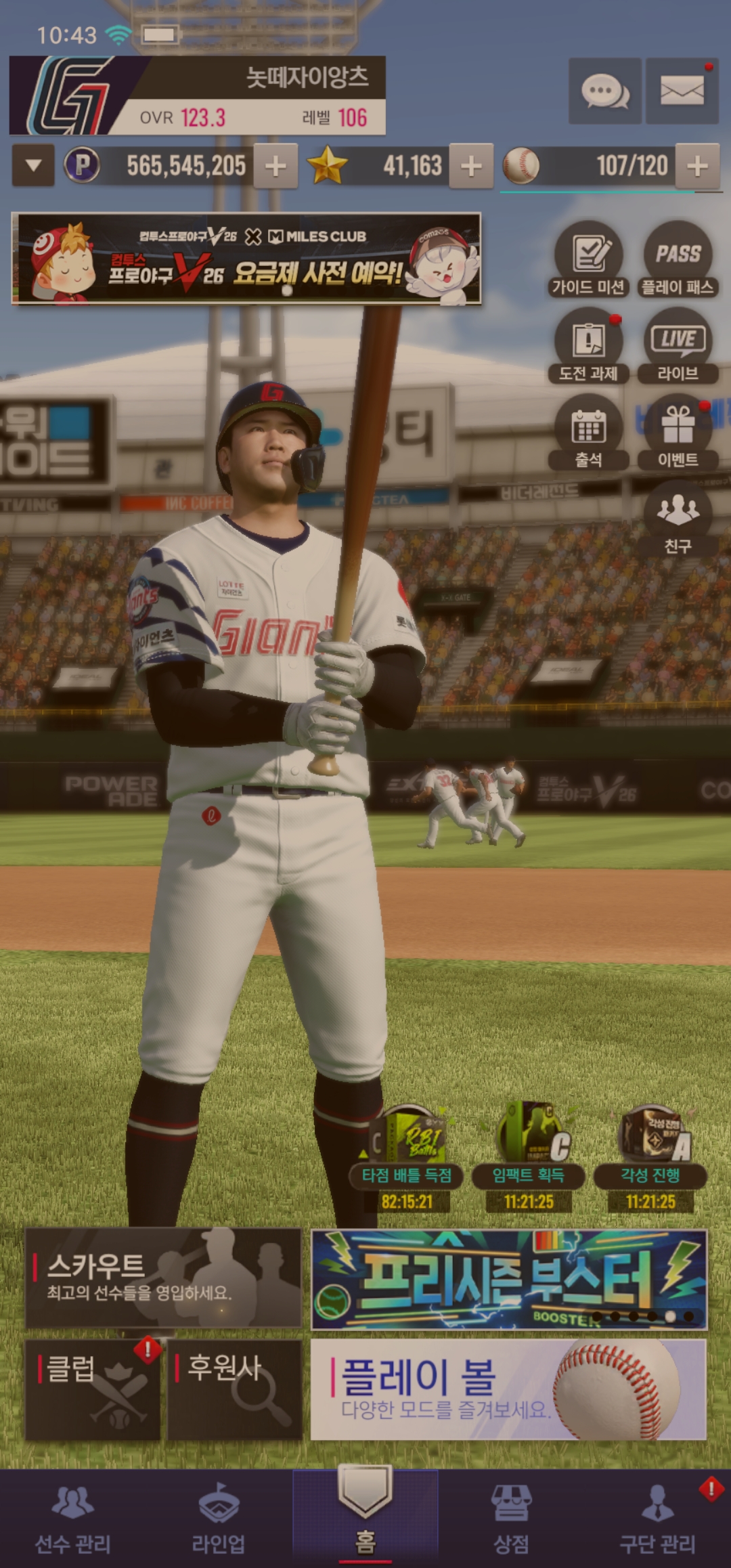Image resolution: width=731 pixels, height=1568 pixels.
Task: Open the 스카우트 scout panel
Action: tap(163, 1278)
